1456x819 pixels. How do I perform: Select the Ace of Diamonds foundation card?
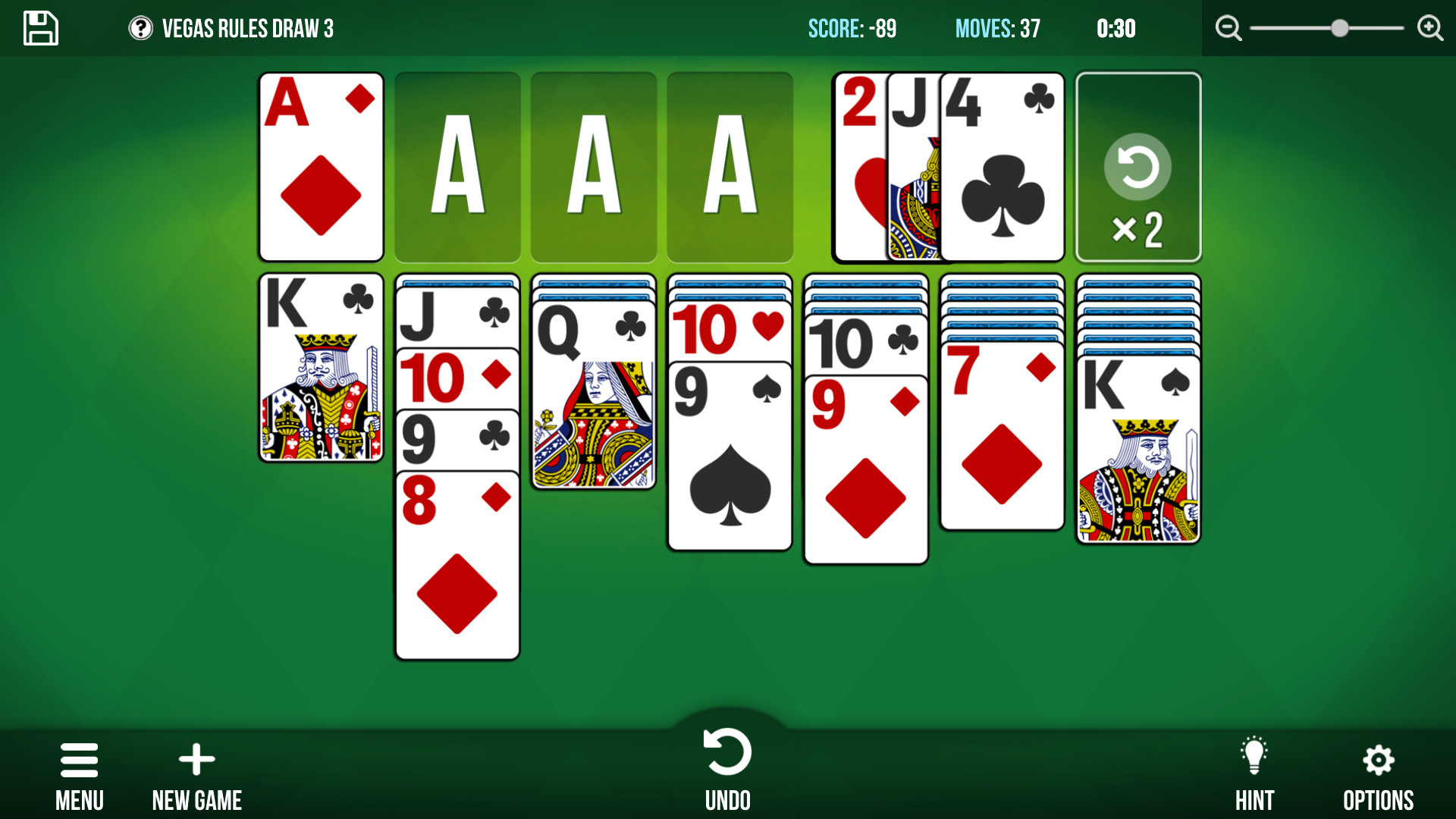tap(320, 168)
